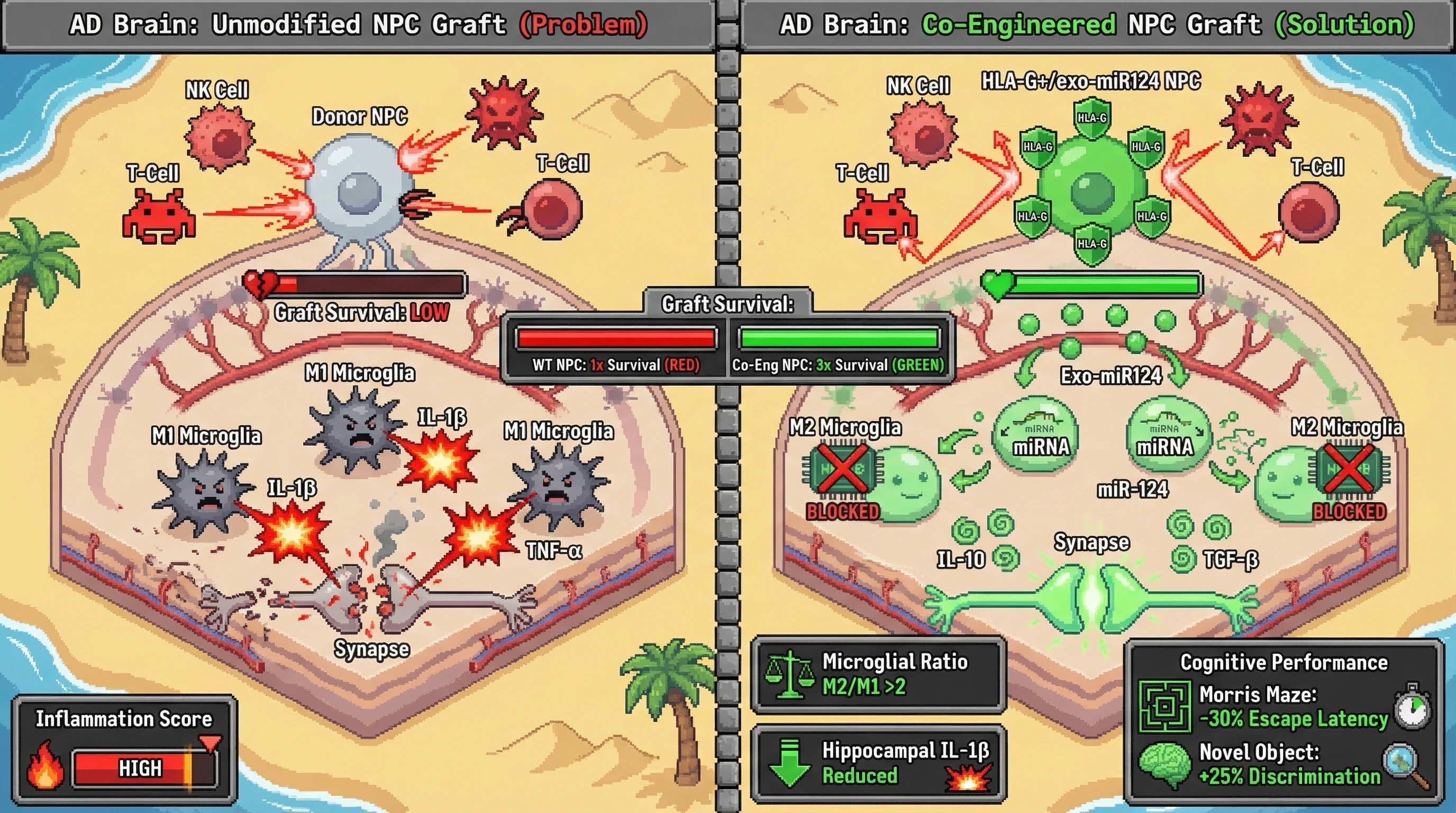Select the Co-Eng NPC 3x Survival entry

[x=838, y=365]
